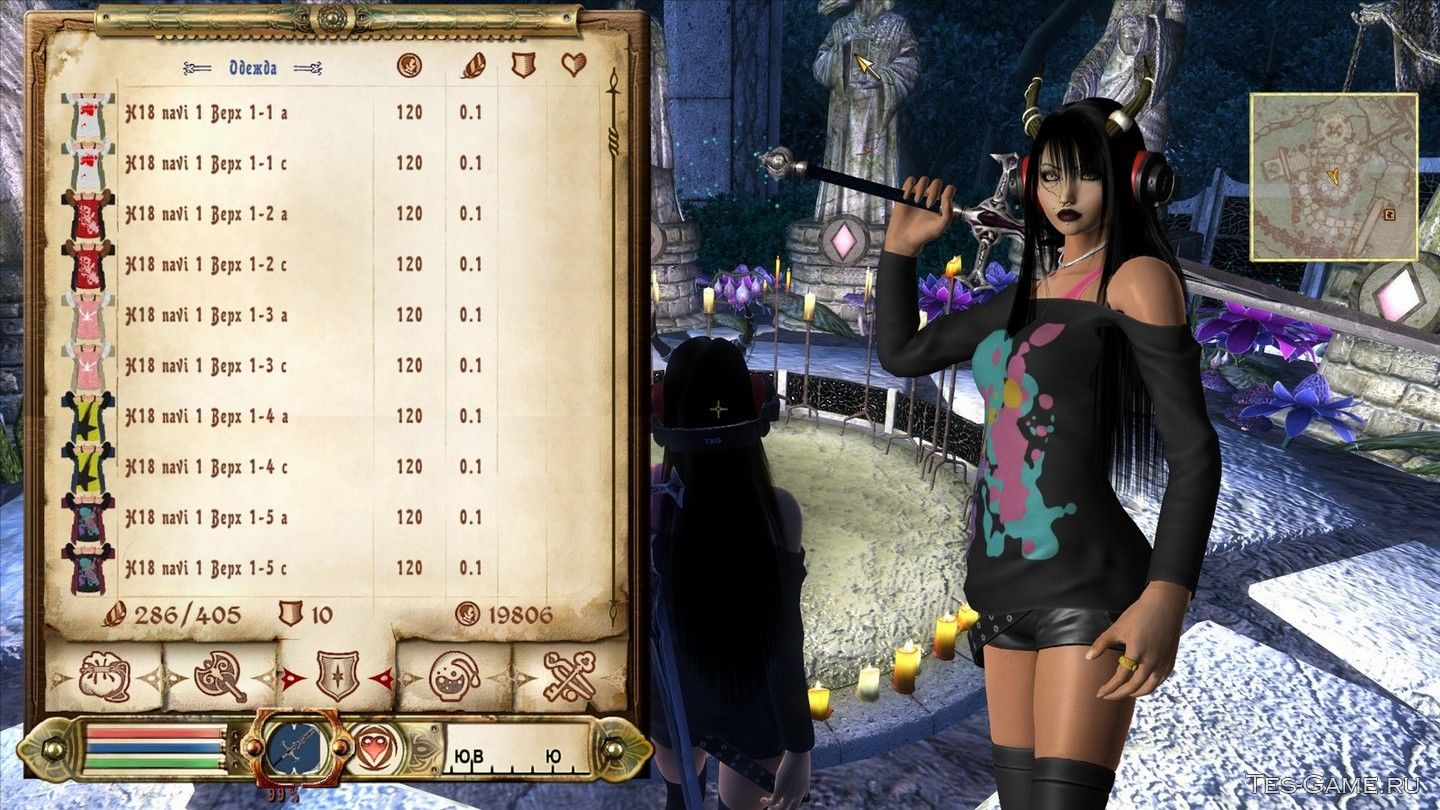Select the pink top Верх 1-3 a
The width and height of the screenshot is (1440, 810).
pyautogui.click(x=205, y=315)
